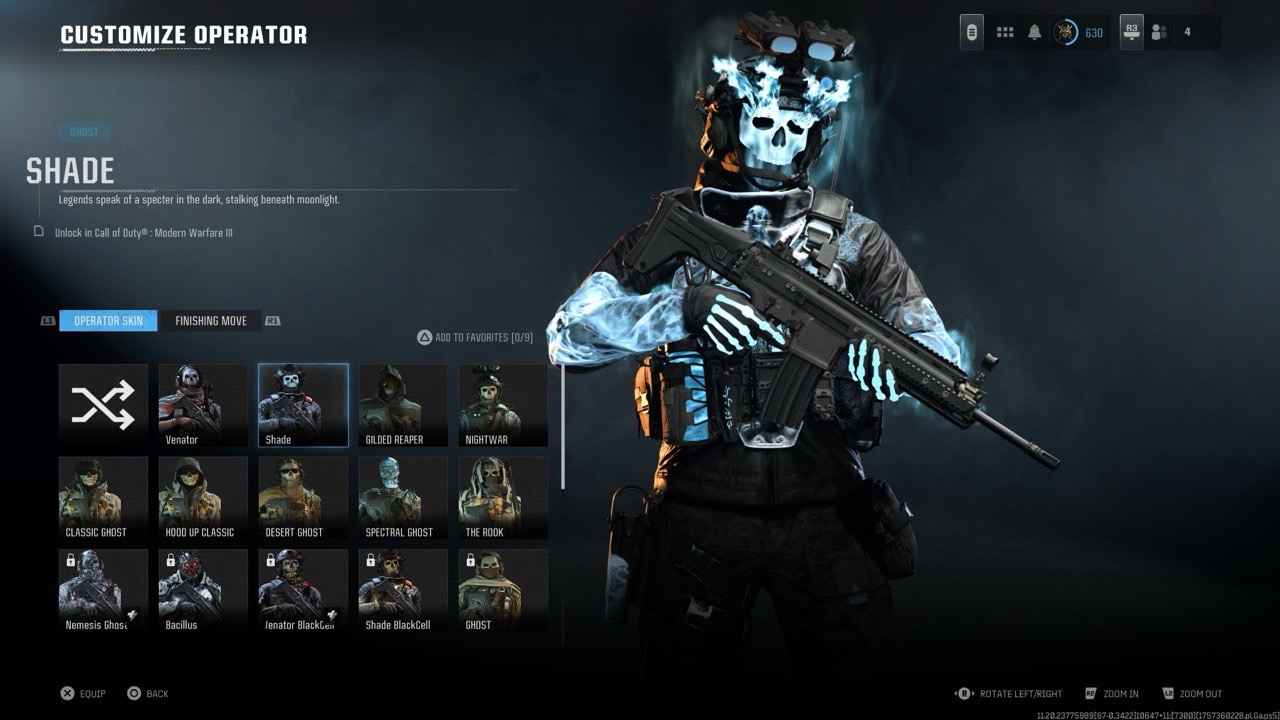Viewport: 1280px width, 720px height.
Task: Select the Shade skin tile
Action: [303, 405]
